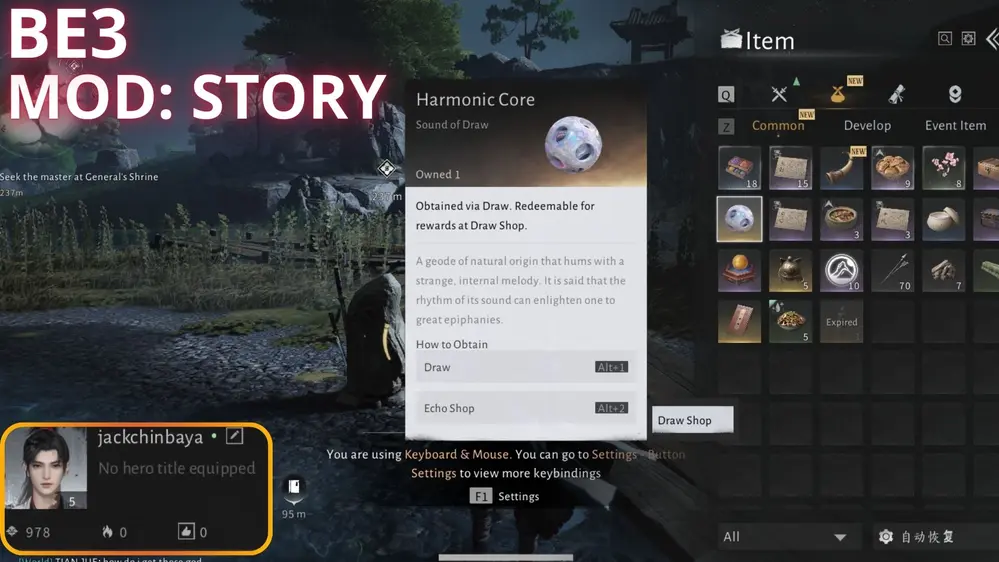Edit the profile name jackchinbaya

pyautogui.click(x=234, y=436)
